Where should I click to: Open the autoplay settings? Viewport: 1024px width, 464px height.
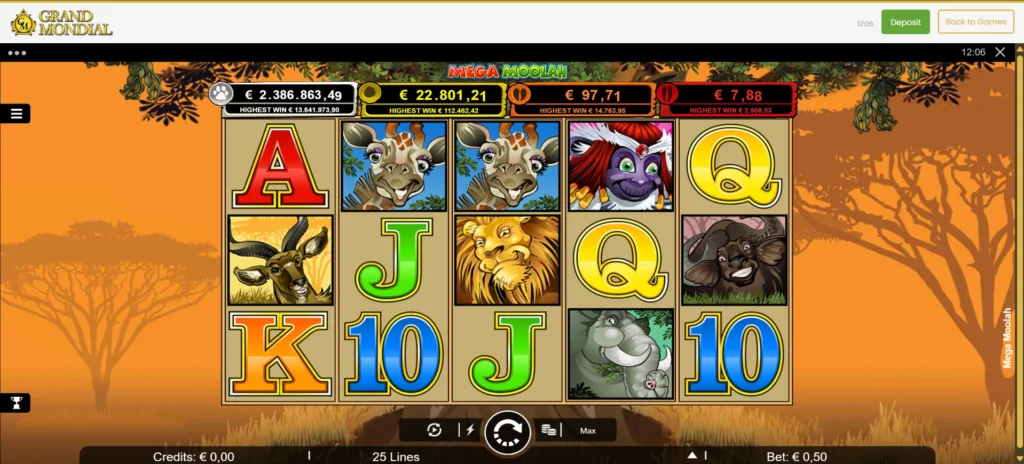(x=434, y=430)
